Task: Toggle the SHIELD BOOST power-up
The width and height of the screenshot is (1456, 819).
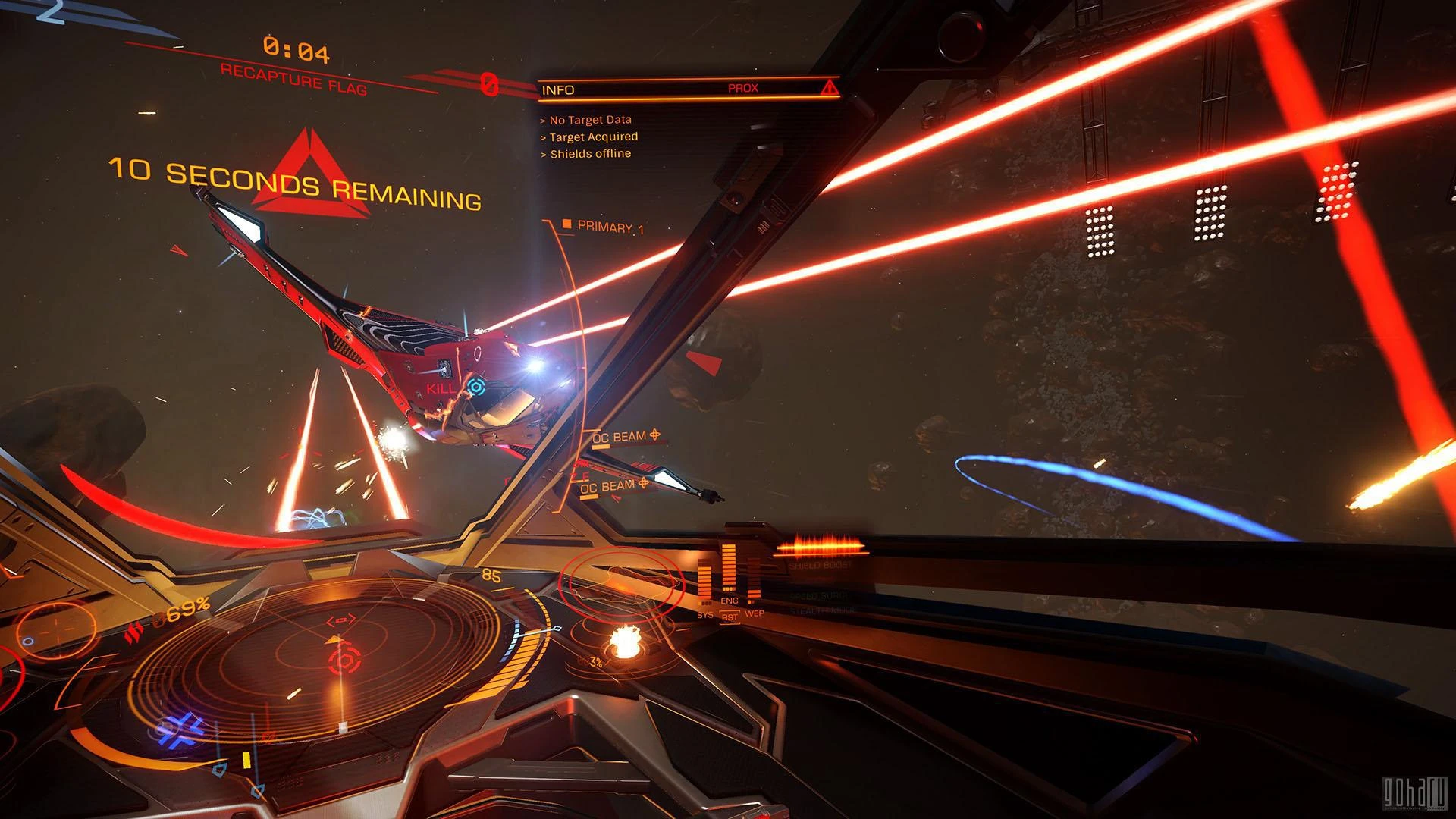Action: 821,565
